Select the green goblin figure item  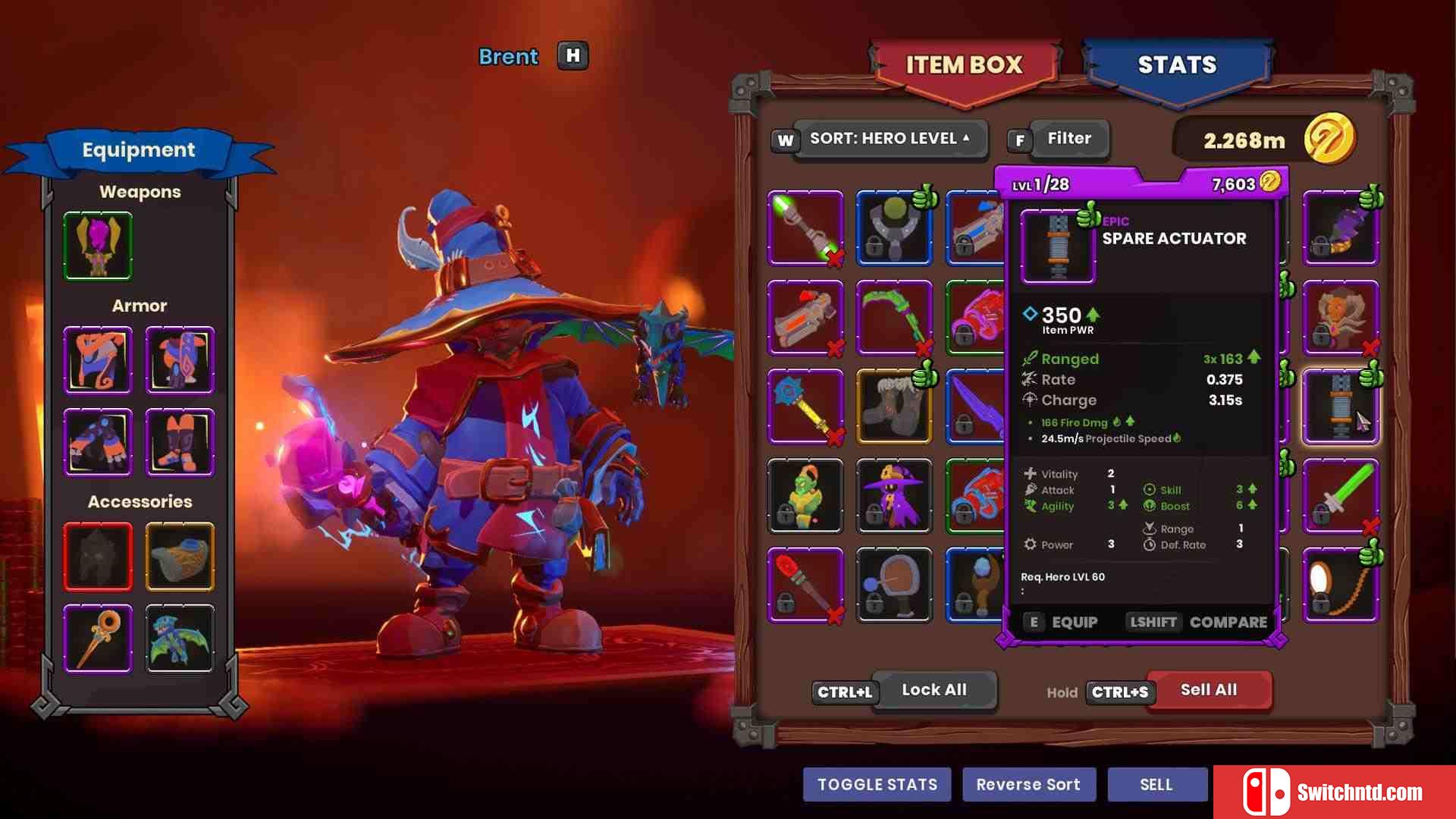coord(805,496)
